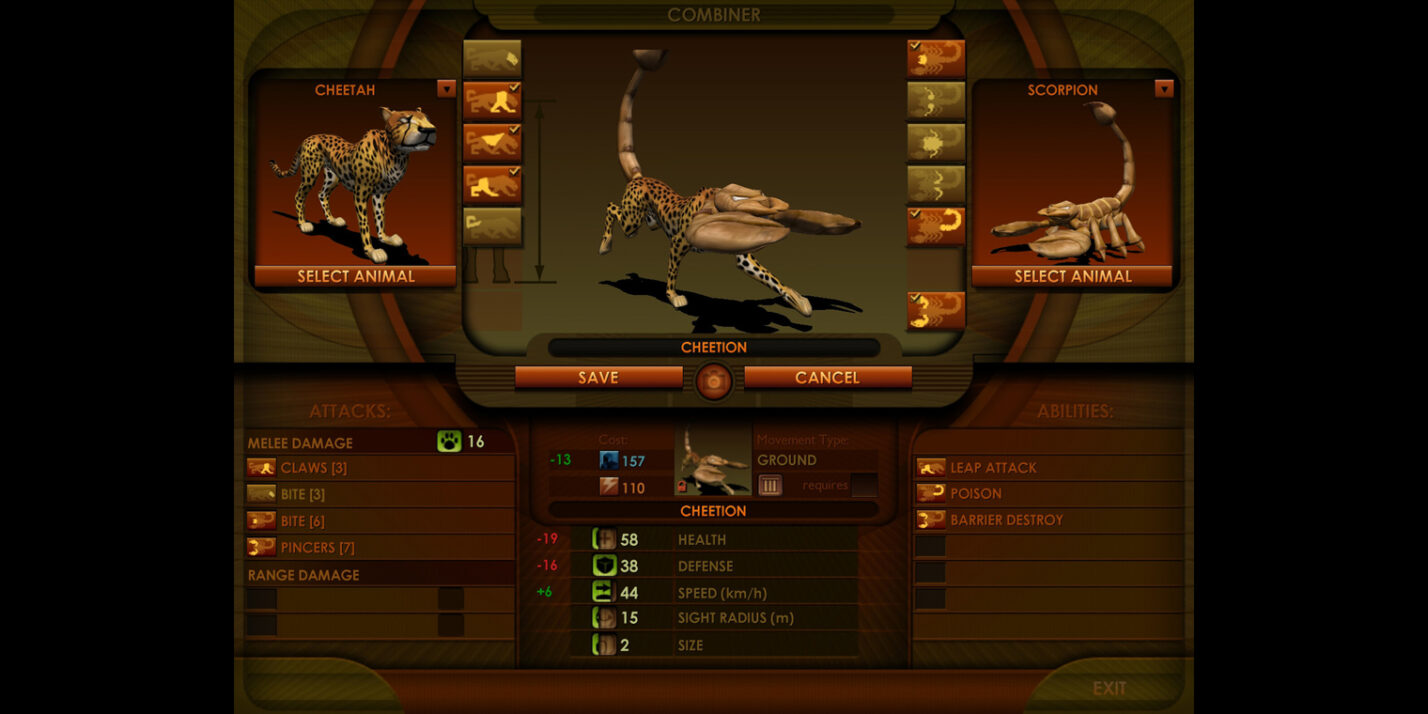Select the cheetah head part

pyautogui.click(x=492, y=58)
